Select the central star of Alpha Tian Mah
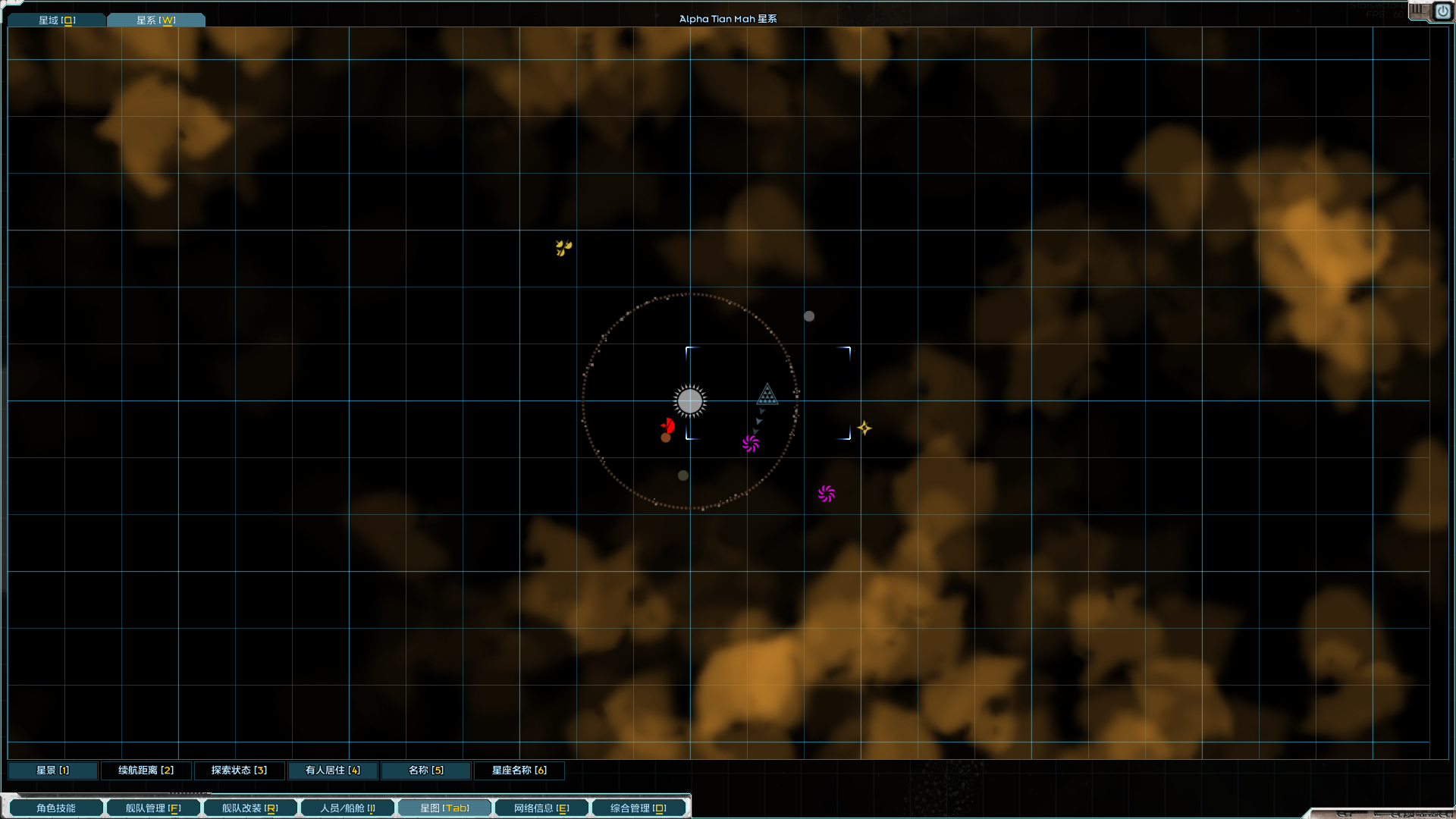The height and width of the screenshot is (819, 1456). (689, 400)
